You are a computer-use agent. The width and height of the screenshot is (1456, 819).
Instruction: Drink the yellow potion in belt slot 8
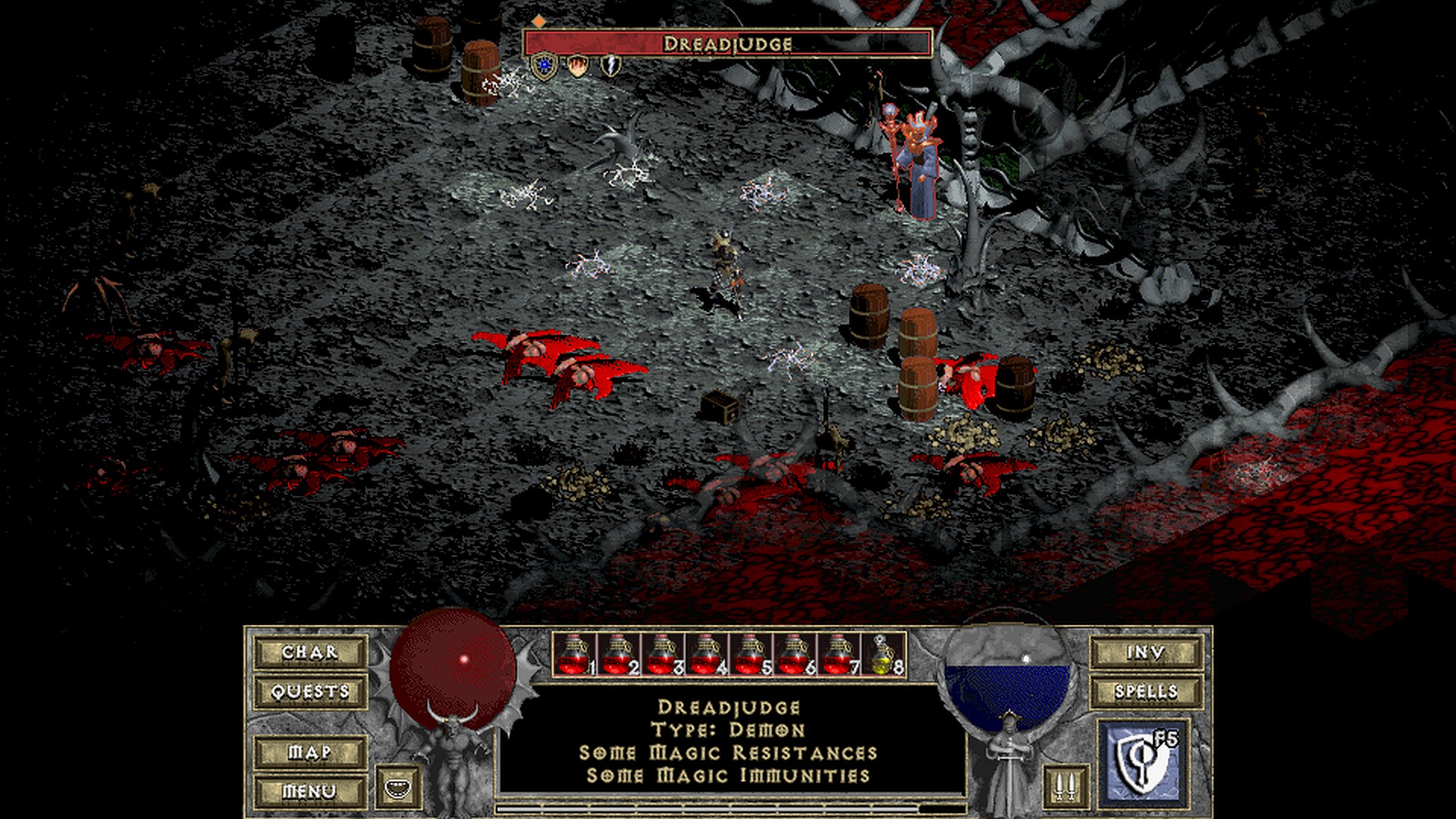click(884, 654)
